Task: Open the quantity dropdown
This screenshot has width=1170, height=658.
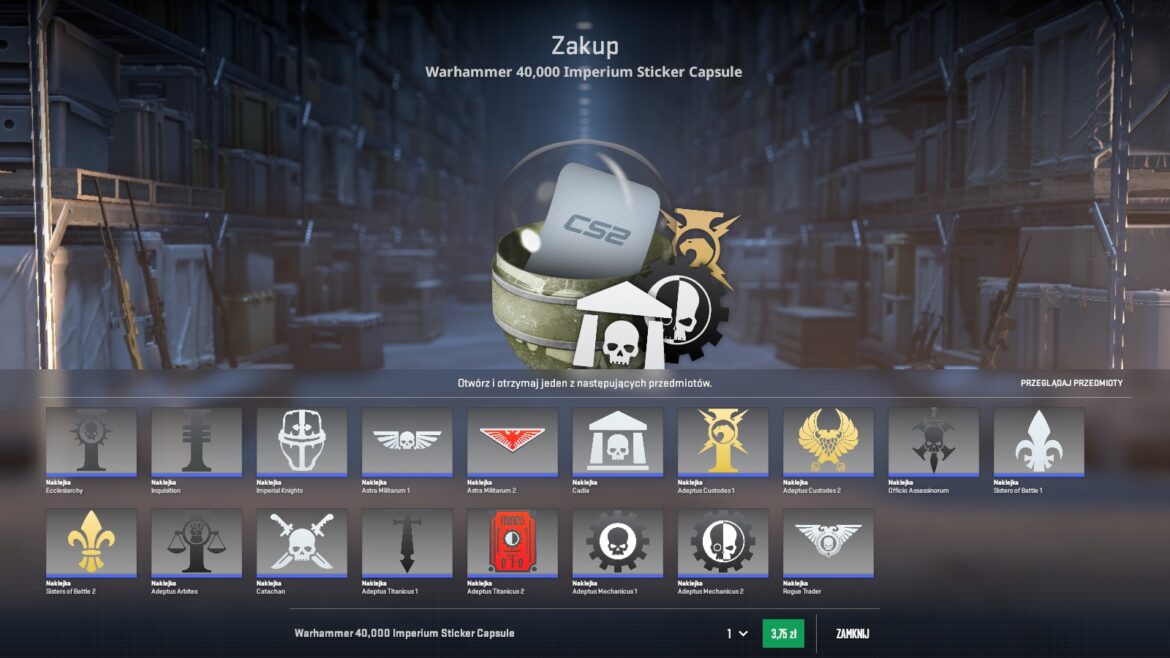Action: [x=736, y=634]
